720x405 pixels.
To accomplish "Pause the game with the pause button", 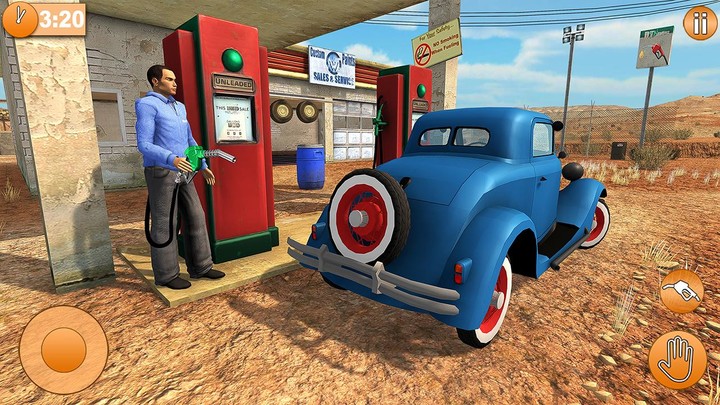I will click(699, 22).
